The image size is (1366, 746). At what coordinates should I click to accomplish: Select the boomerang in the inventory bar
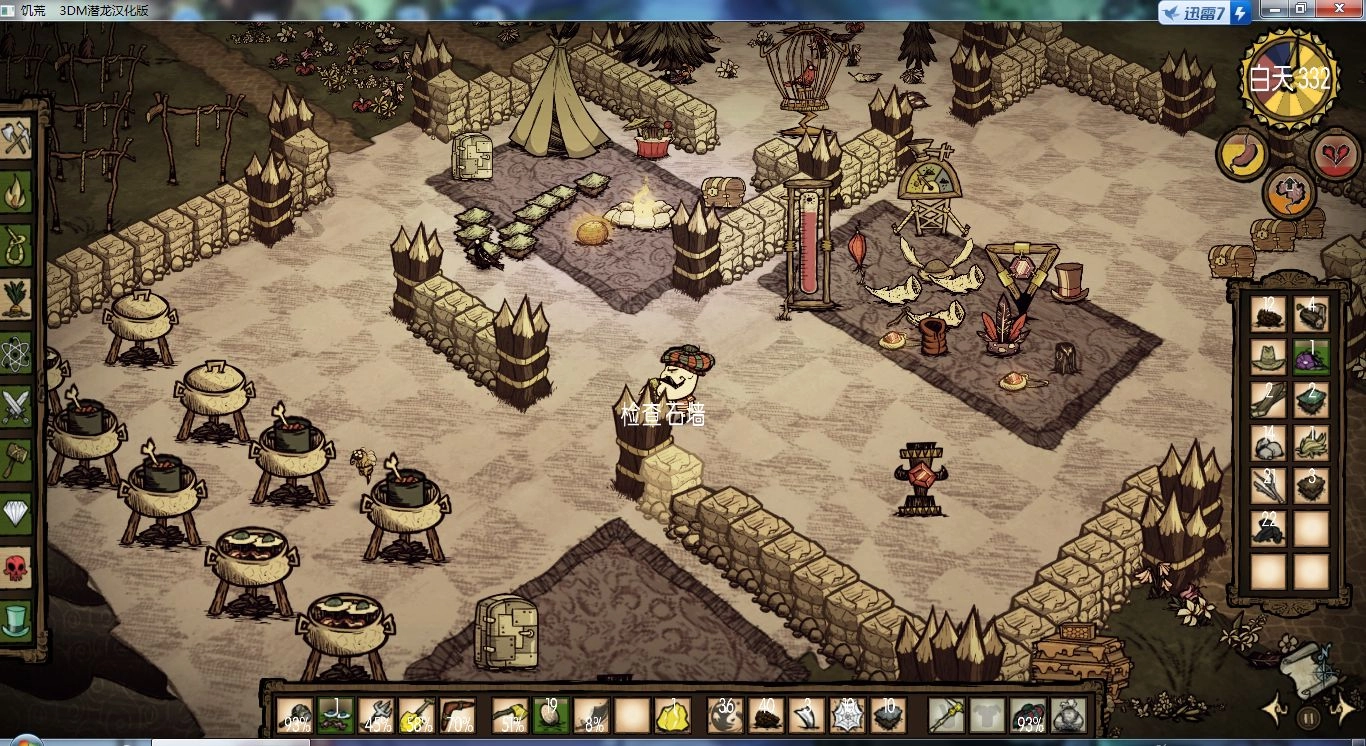(x=457, y=715)
